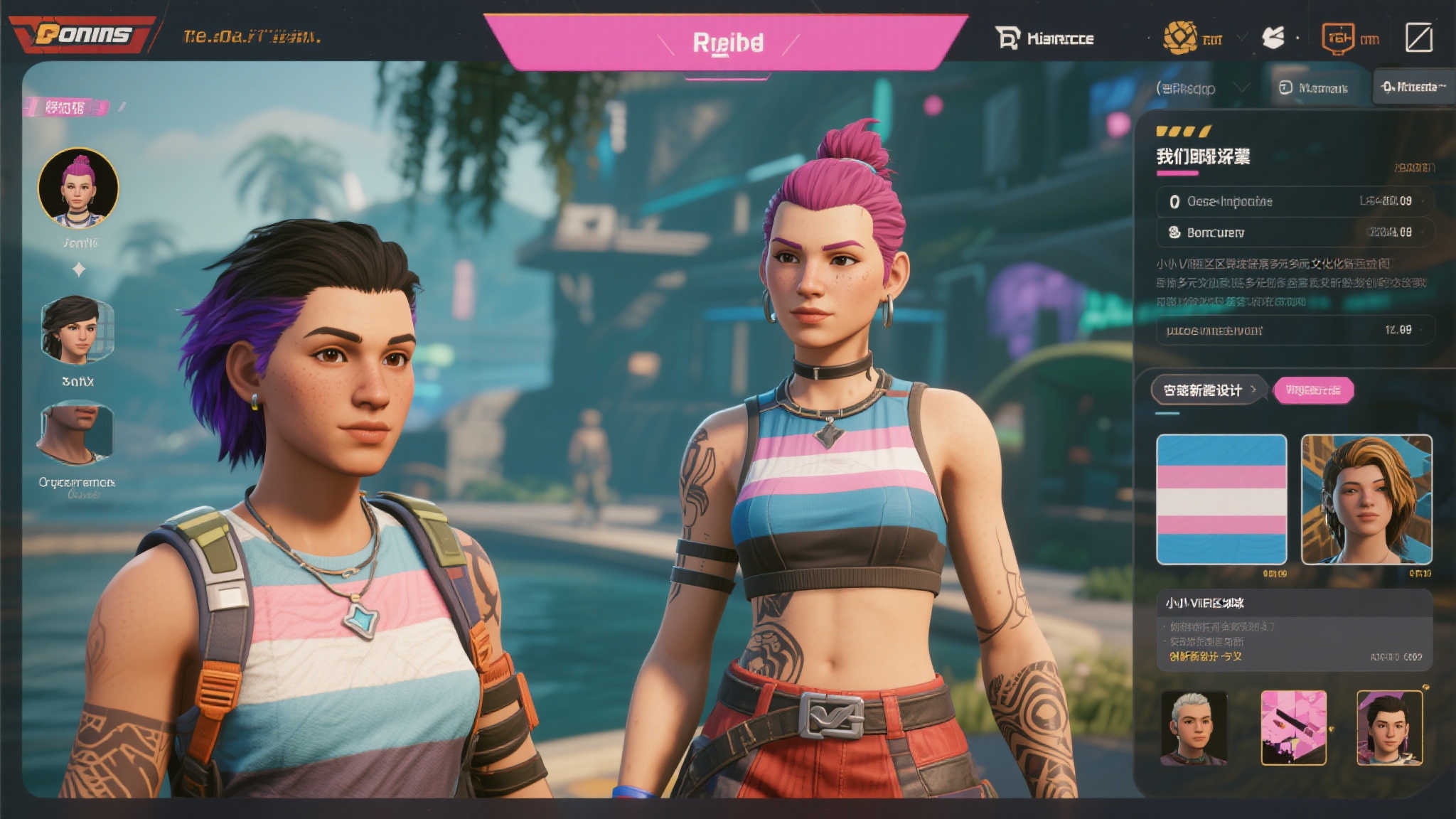The width and height of the screenshot is (1456, 819).
Task: Select the pink-haired character portrait
Action: coord(78,188)
